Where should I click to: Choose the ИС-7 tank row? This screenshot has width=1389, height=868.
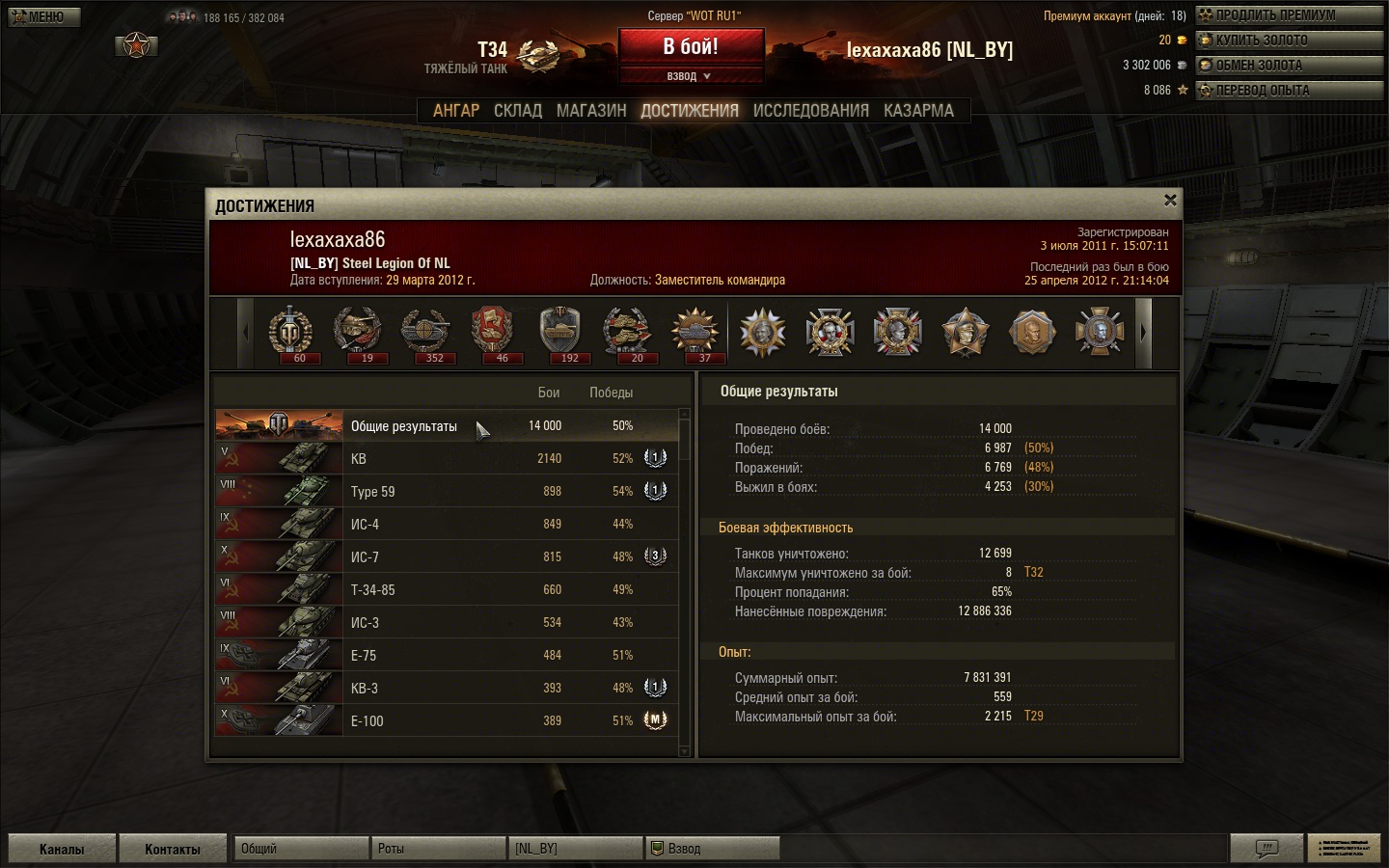click(x=446, y=557)
